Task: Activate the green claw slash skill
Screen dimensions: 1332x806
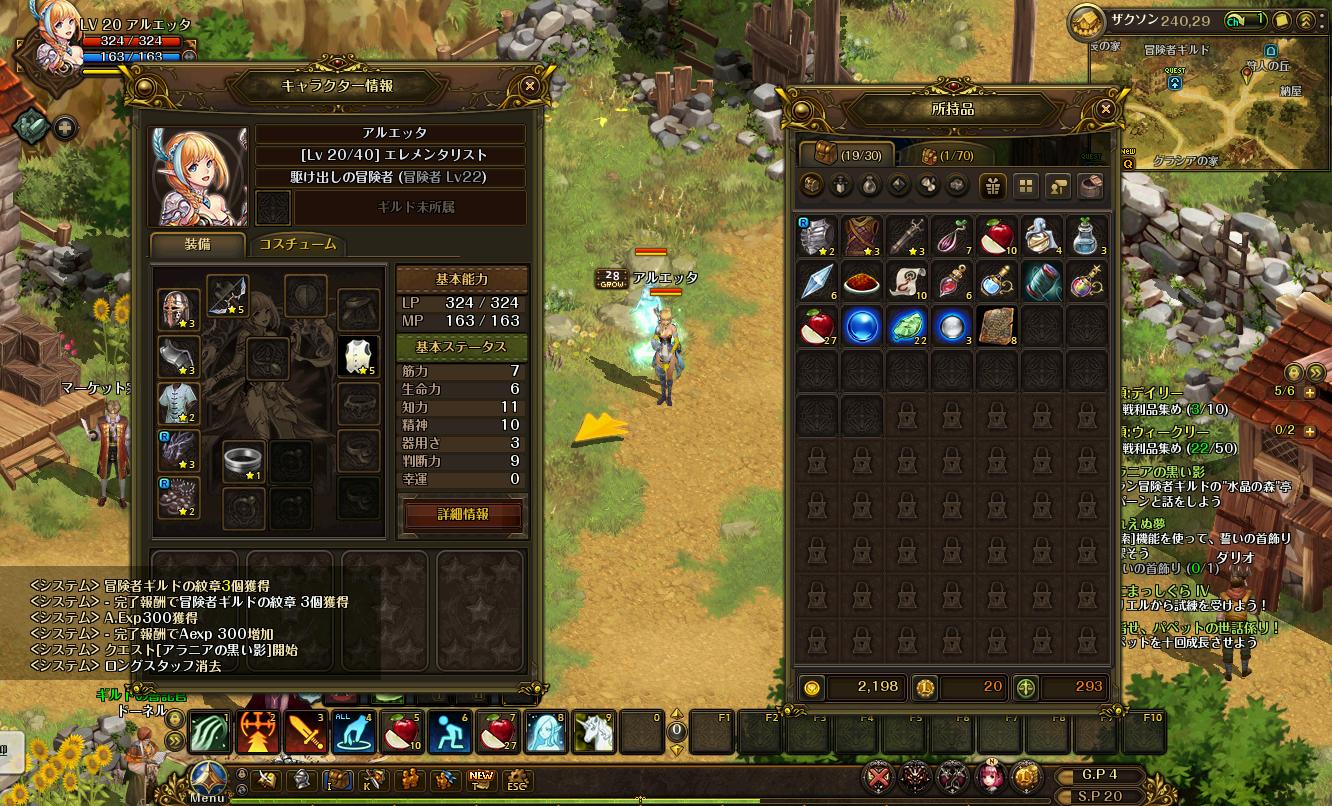Action: point(209,732)
